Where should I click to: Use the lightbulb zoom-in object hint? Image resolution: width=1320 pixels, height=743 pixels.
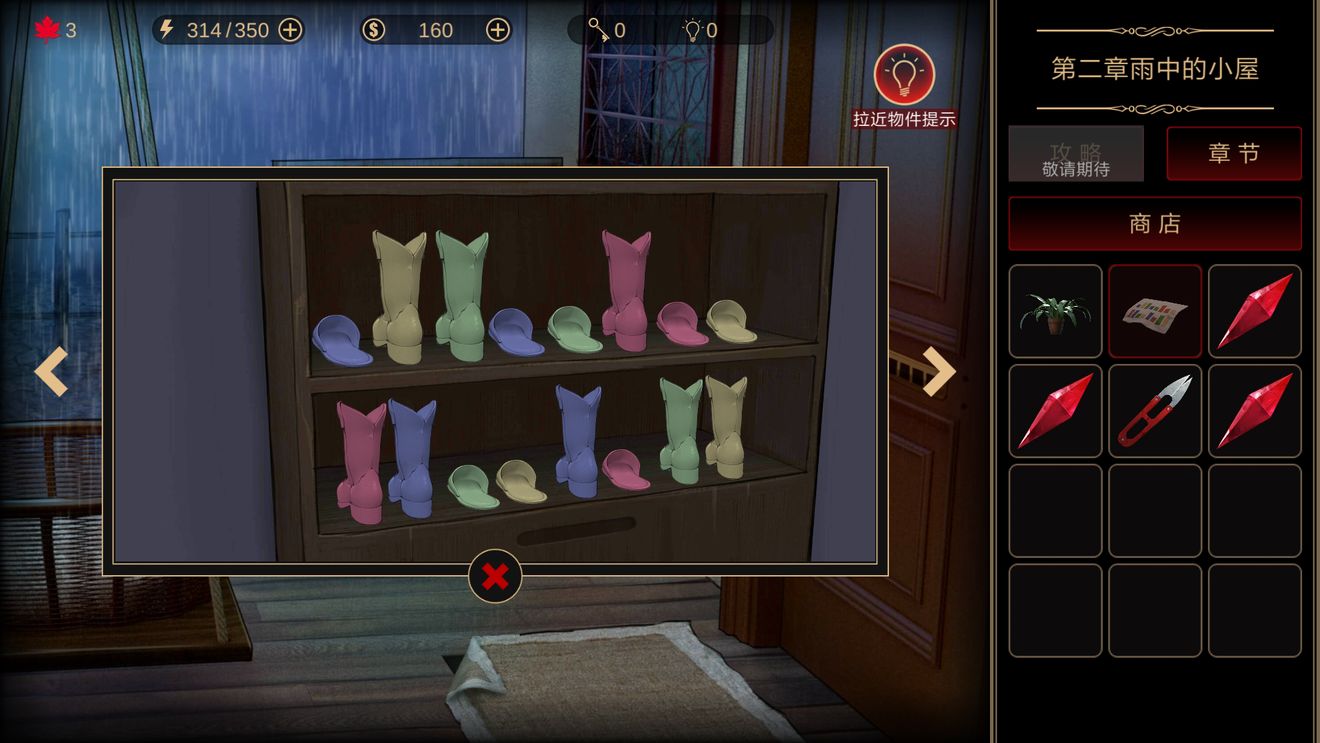(904, 75)
